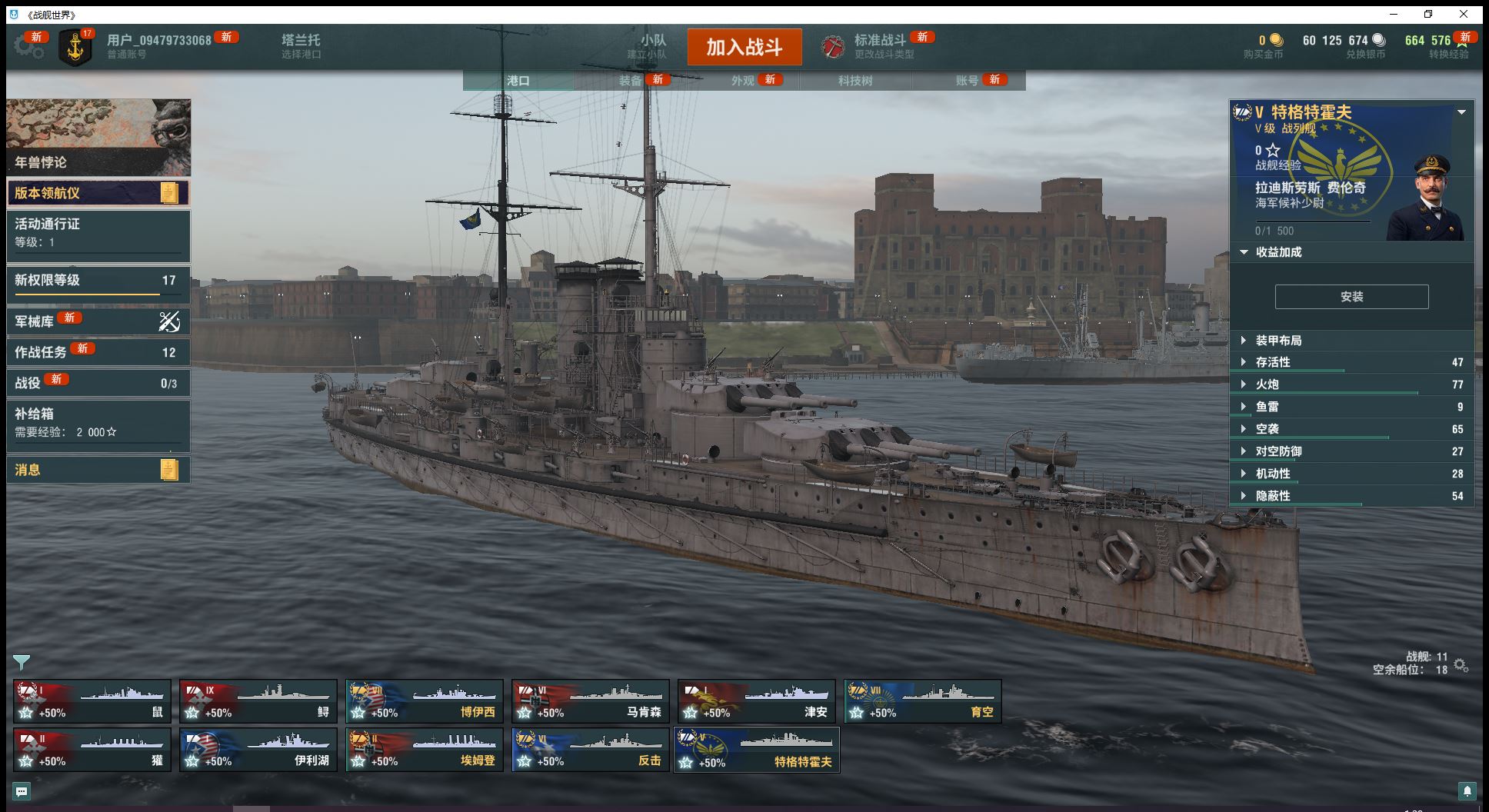Switch to the 外观 tab
The image size is (1489, 812).
pos(742,81)
